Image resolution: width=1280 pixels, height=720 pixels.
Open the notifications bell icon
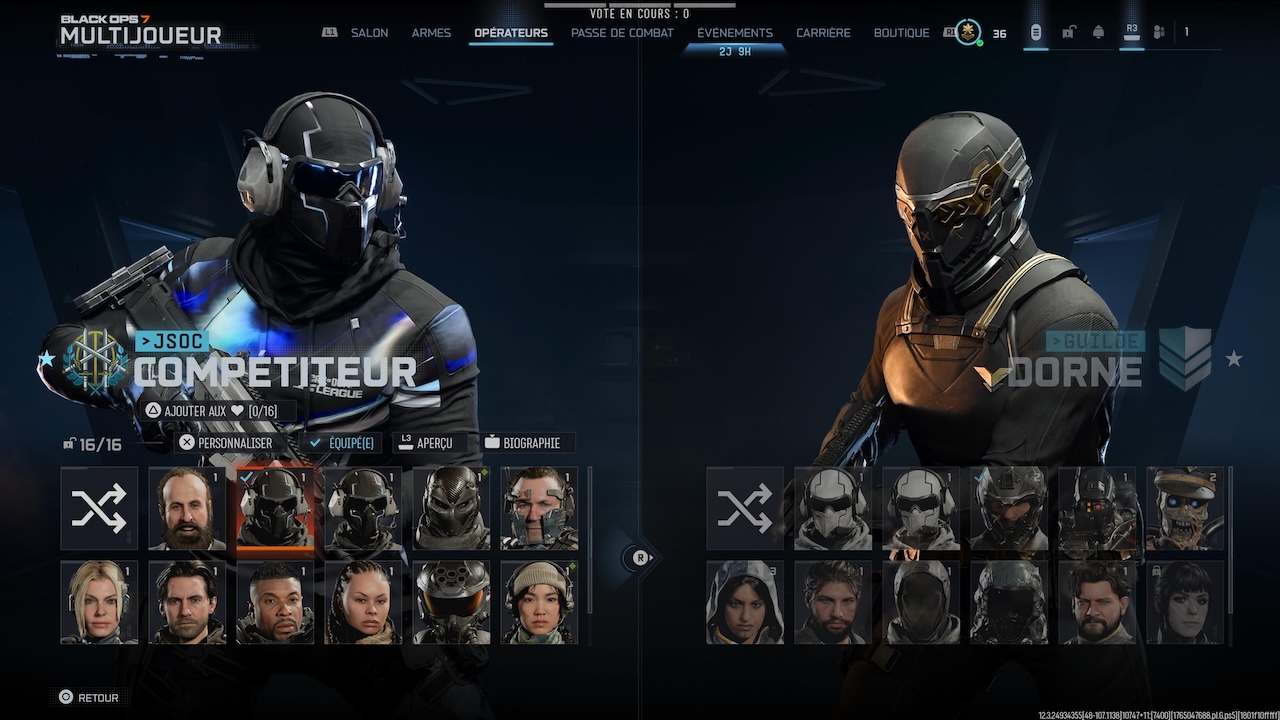pos(1098,33)
